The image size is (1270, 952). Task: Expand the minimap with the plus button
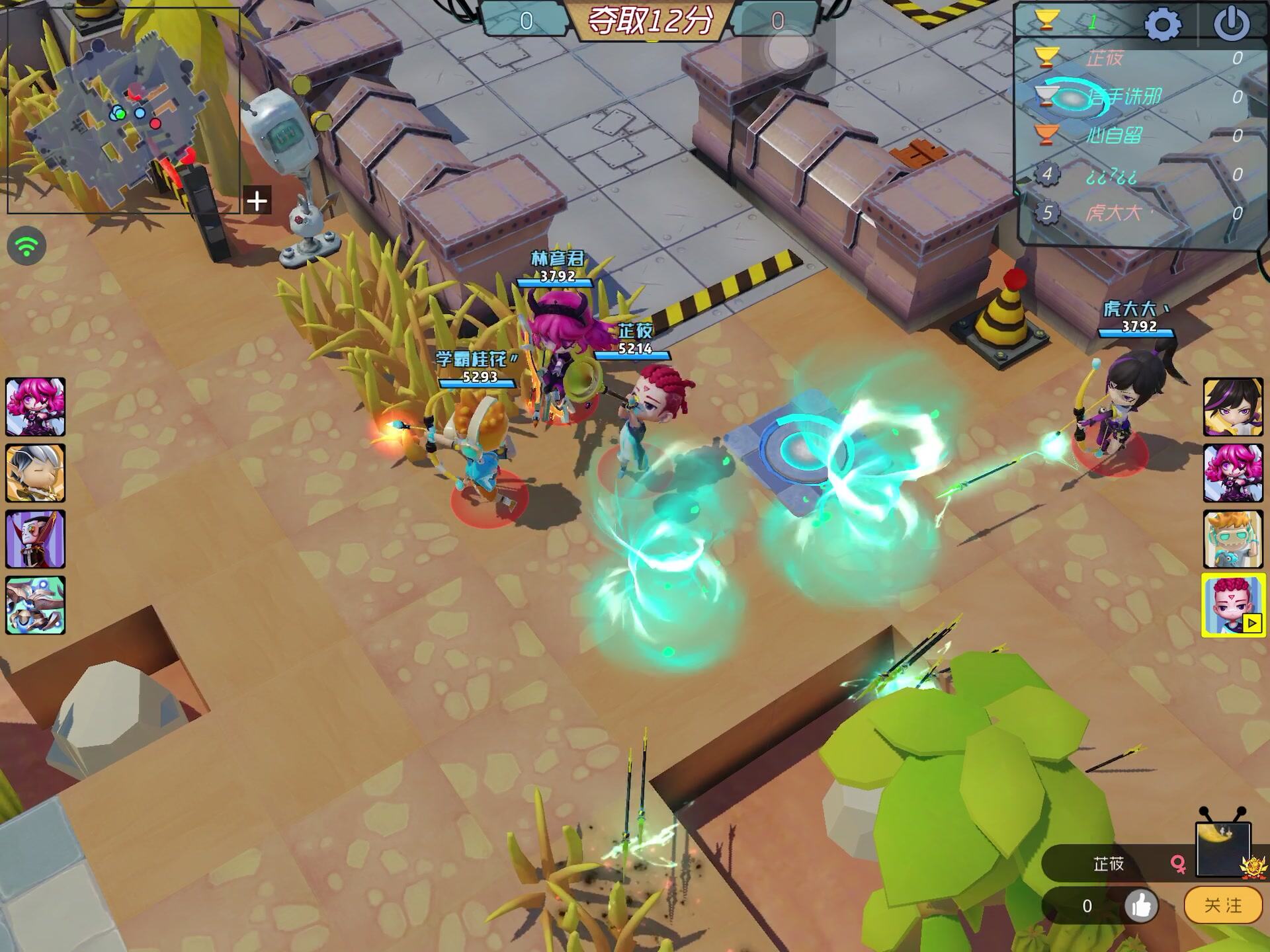[x=257, y=200]
